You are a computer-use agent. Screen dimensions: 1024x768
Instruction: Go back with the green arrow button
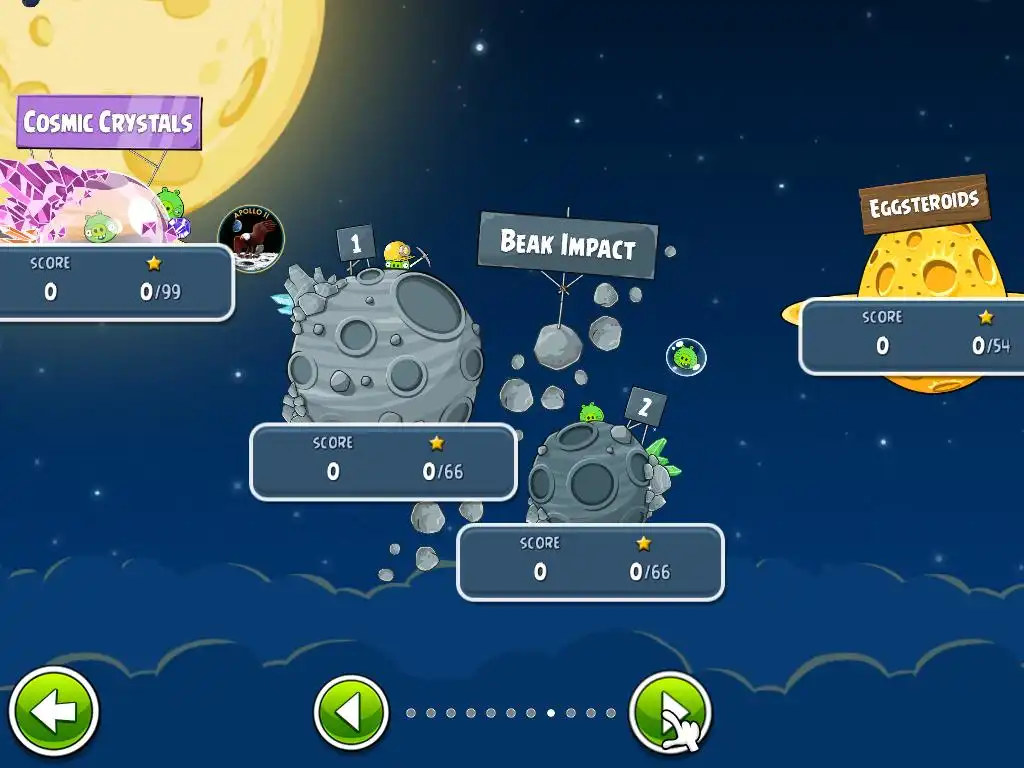coord(54,712)
